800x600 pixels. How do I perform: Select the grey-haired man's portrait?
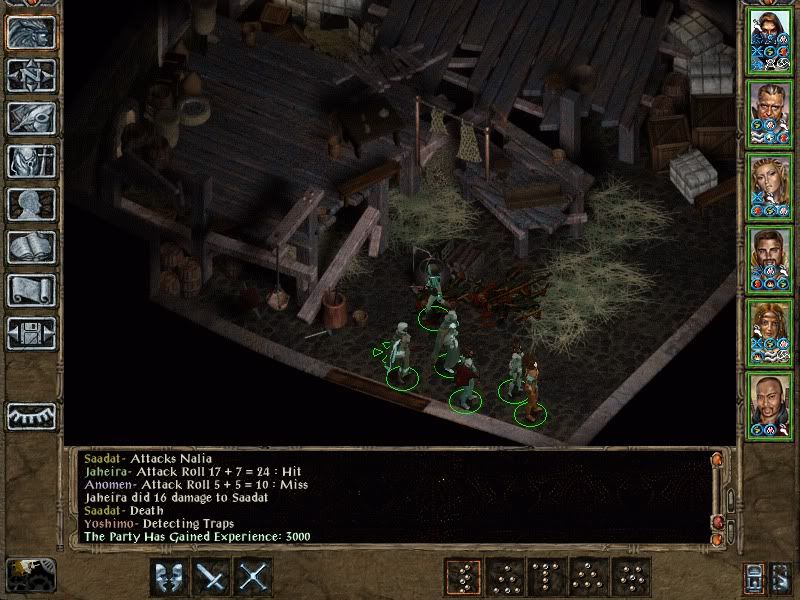pos(770,112)
